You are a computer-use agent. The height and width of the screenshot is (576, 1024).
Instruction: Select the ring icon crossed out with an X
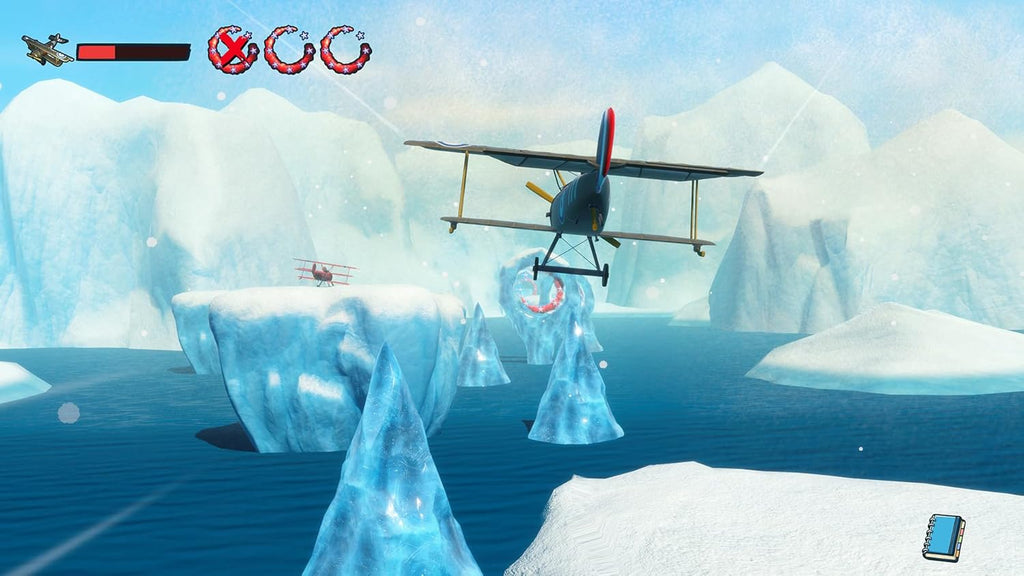[232, 50]
